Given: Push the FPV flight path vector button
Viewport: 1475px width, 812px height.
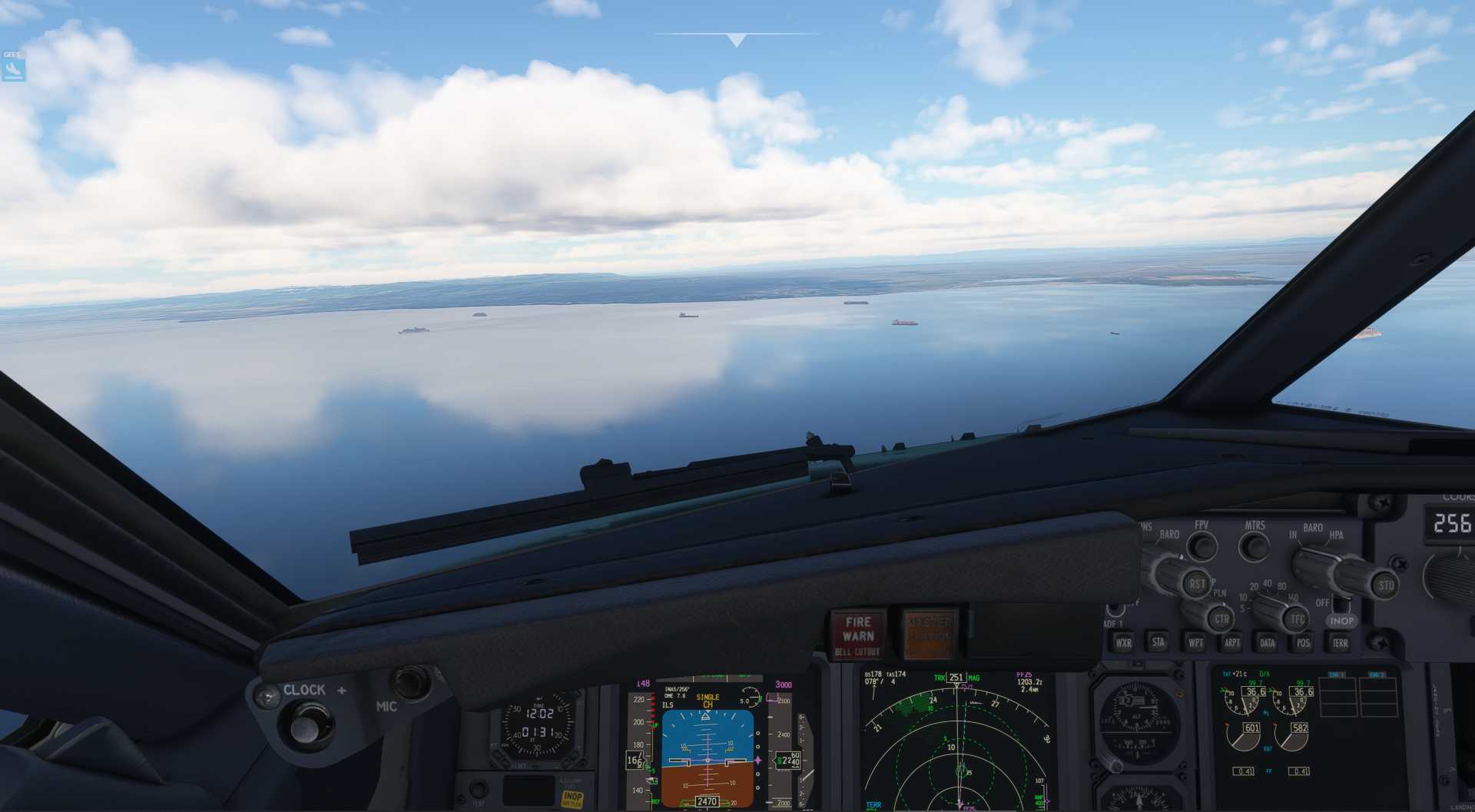Looking at the screenshot, I should (x=1202, y=546).
